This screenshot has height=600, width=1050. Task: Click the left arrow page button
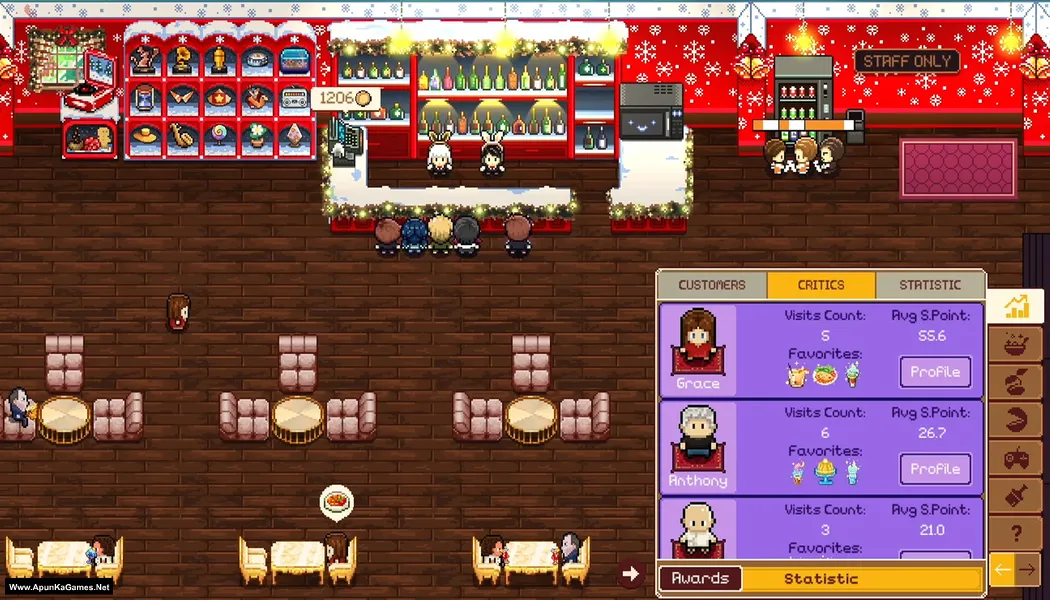tap(1002, 570)
